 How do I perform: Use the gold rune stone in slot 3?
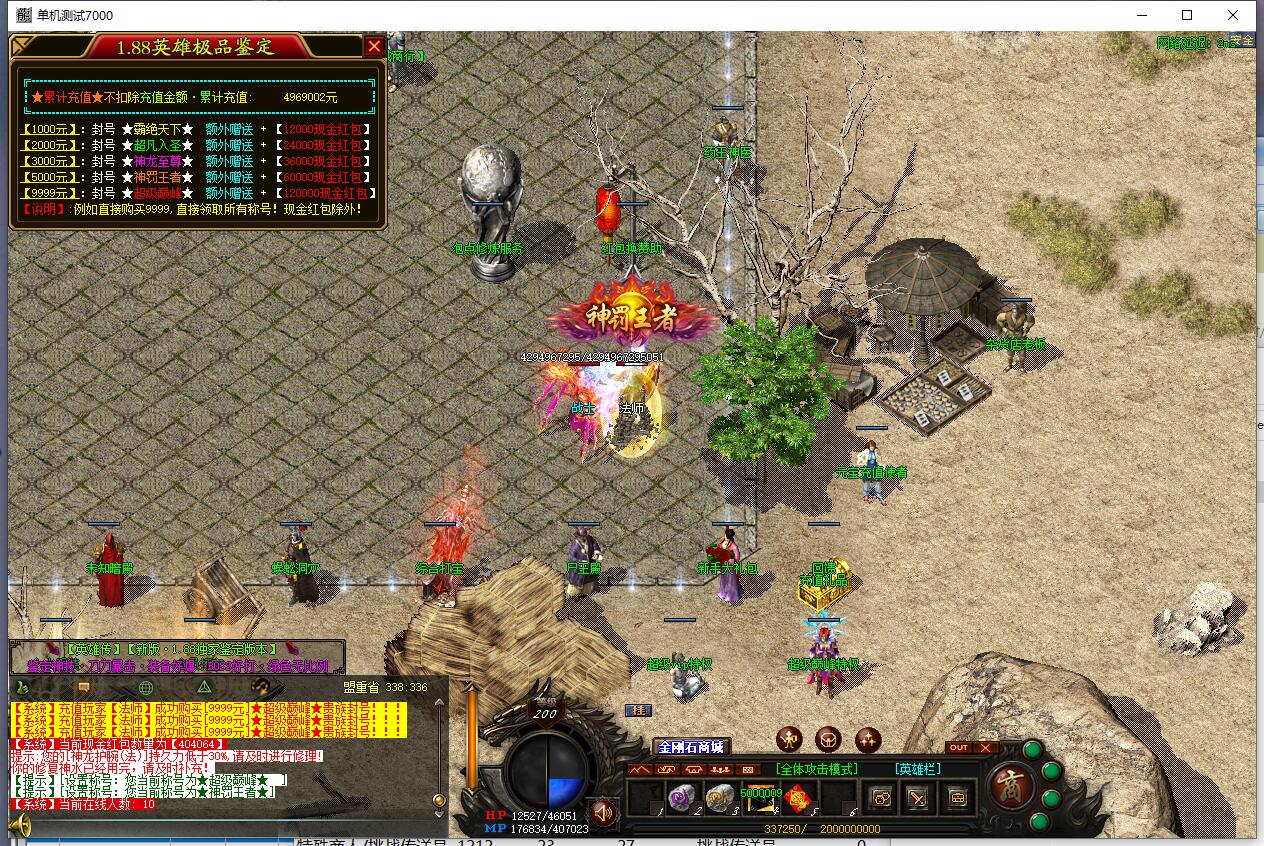tap(720, 797)
